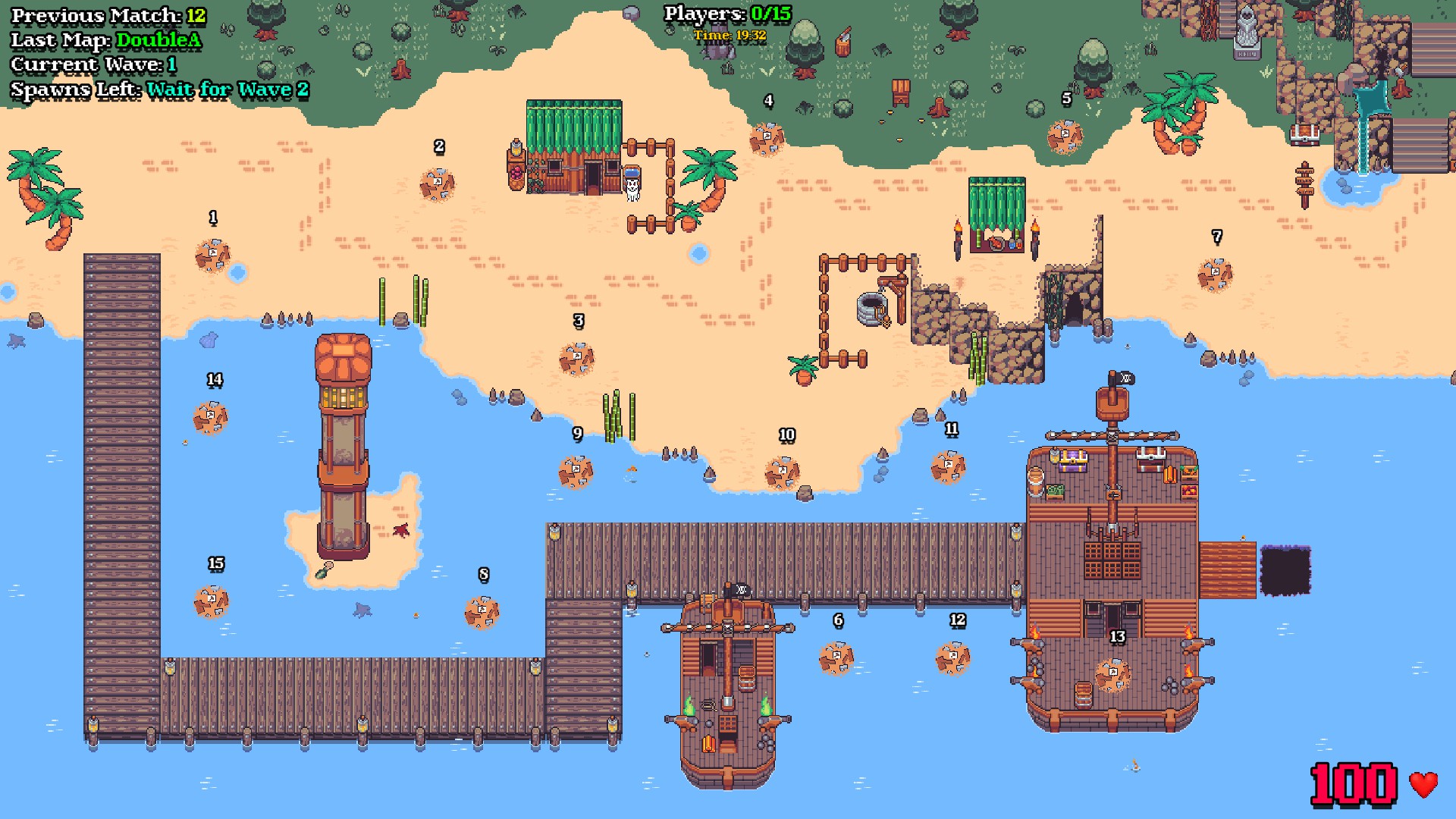Screen dimensions: 1456x819
Task: Select tower build spot number 15
Action: 211,601
